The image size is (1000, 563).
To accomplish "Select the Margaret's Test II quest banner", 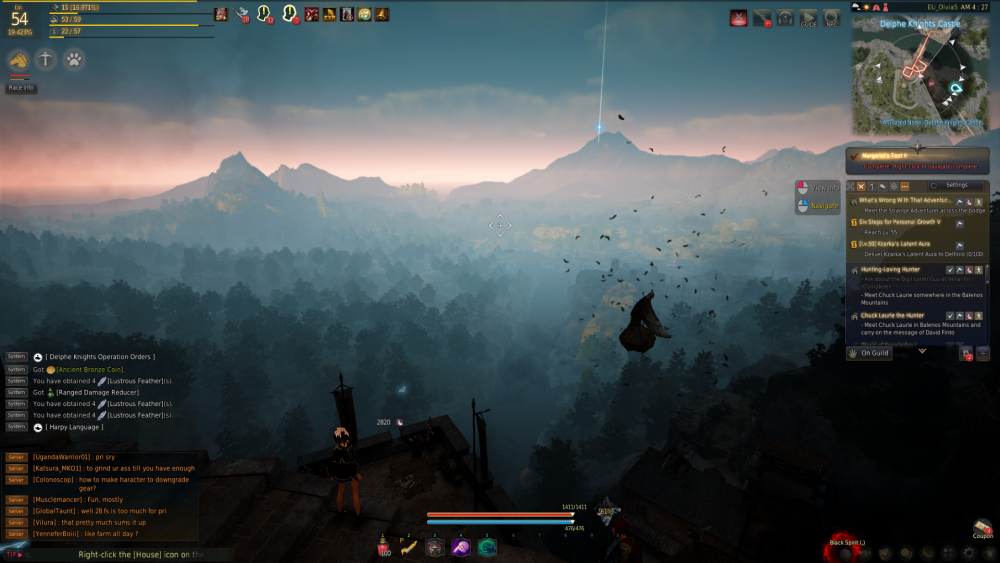I will click(x=917, y=160).
